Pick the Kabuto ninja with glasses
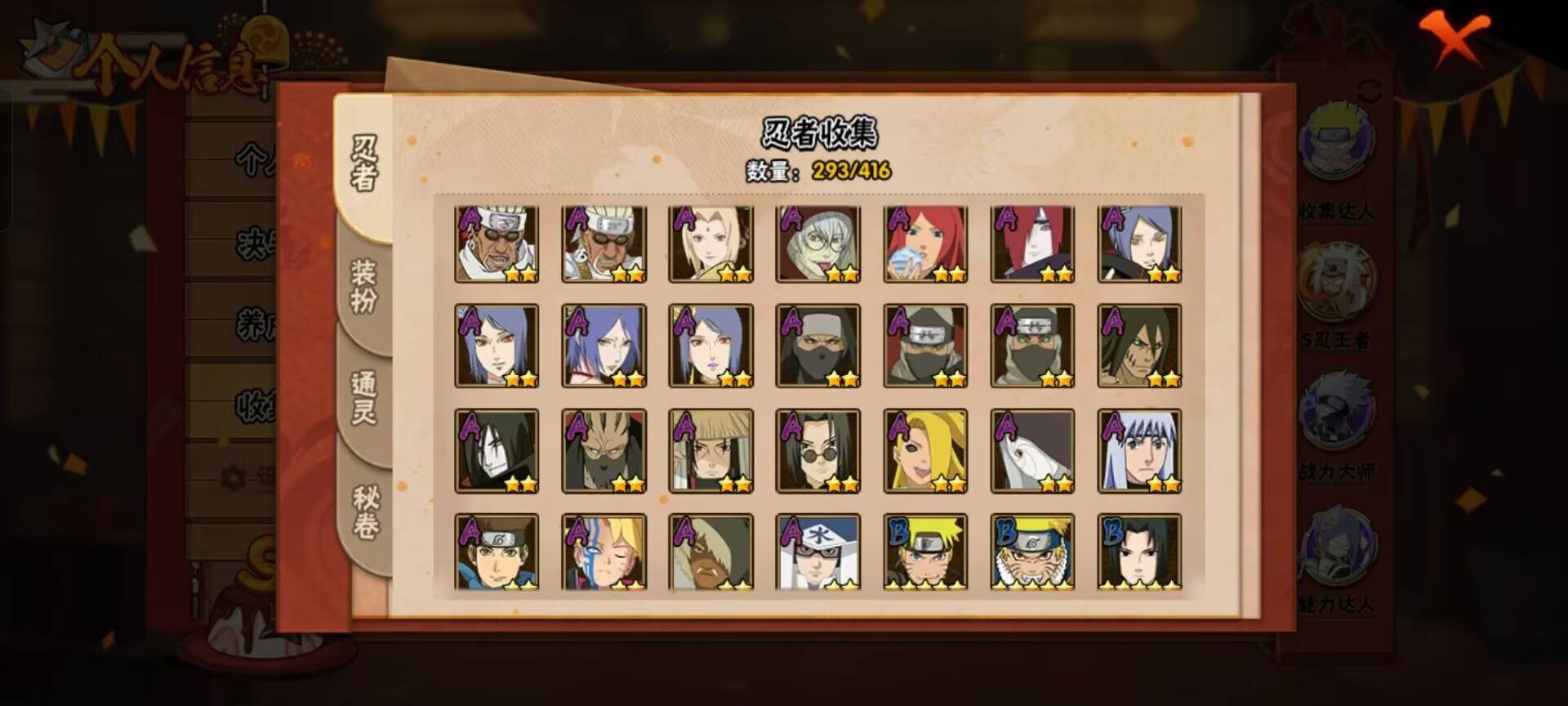The width and height of the screenshot is (1568, 706). click(x=817, y=244)
